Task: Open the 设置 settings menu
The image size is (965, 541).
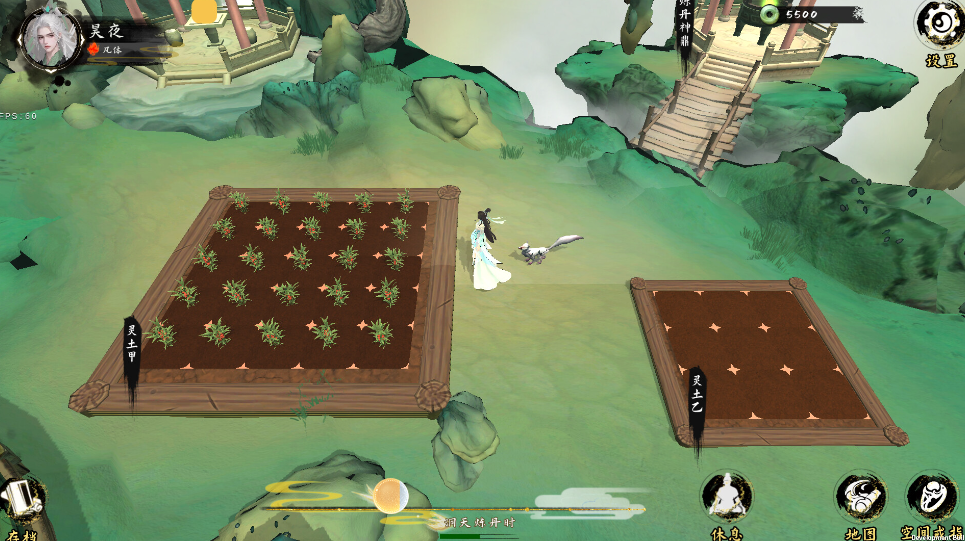Action: coord(940,25)
